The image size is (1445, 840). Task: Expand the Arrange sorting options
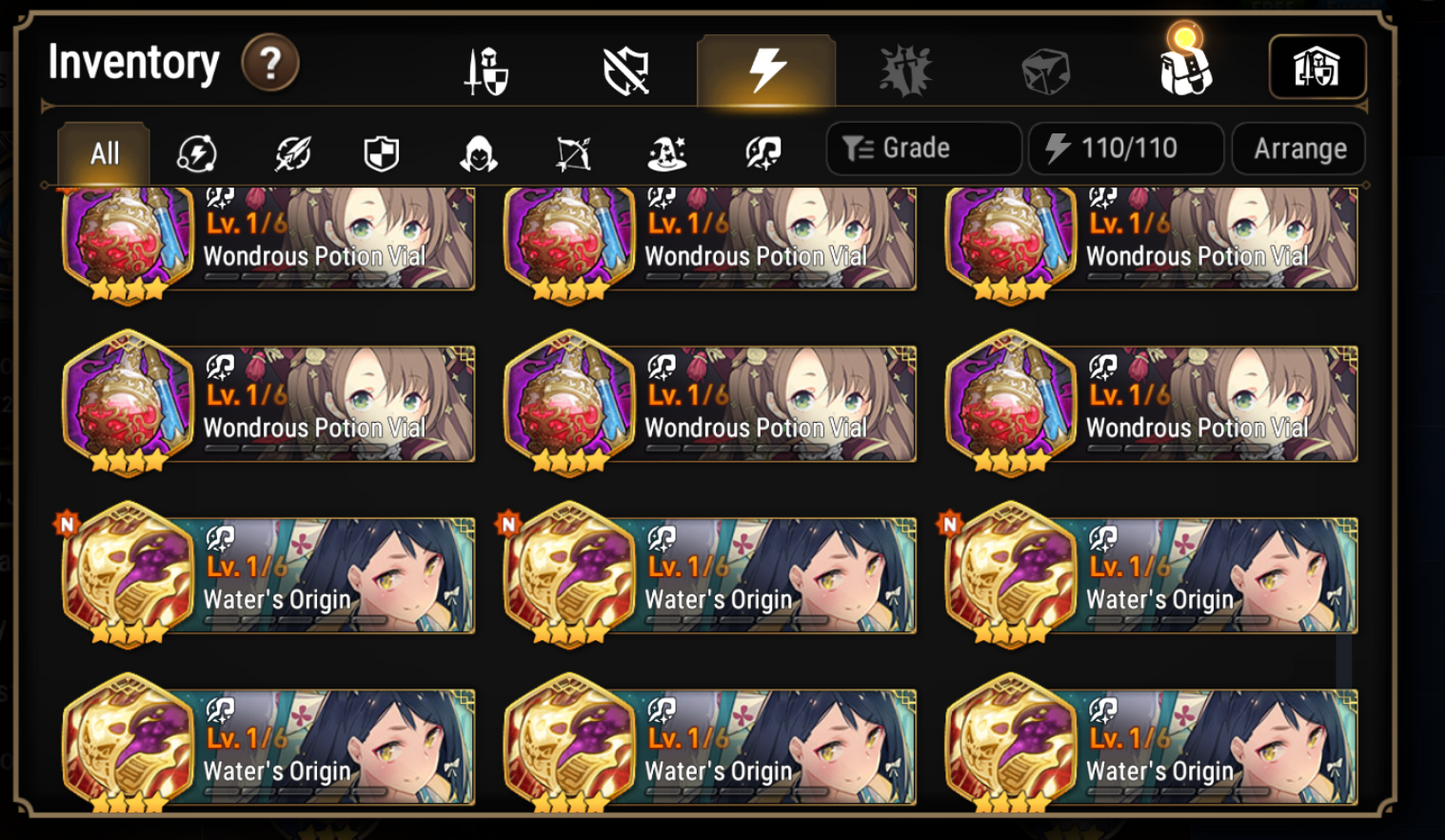pyautogui.click(x=1298, y=148)
